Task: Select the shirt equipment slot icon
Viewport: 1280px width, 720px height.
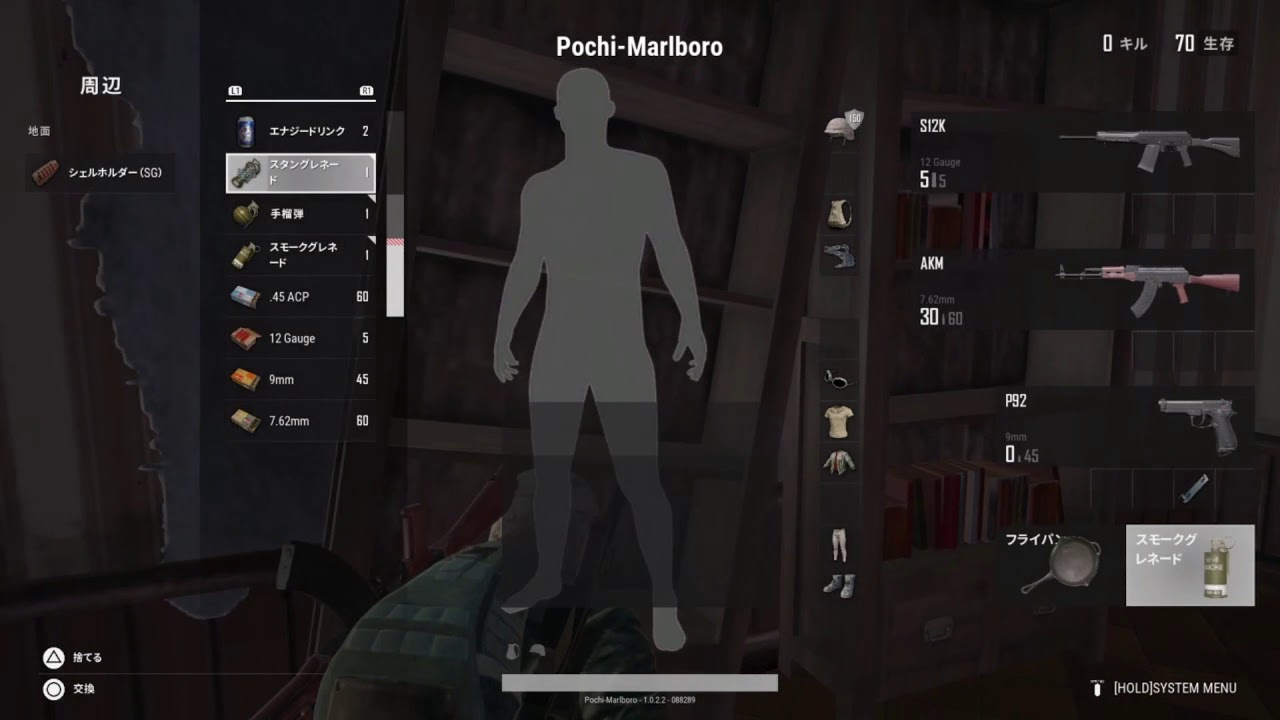Action: pos(838,423)
